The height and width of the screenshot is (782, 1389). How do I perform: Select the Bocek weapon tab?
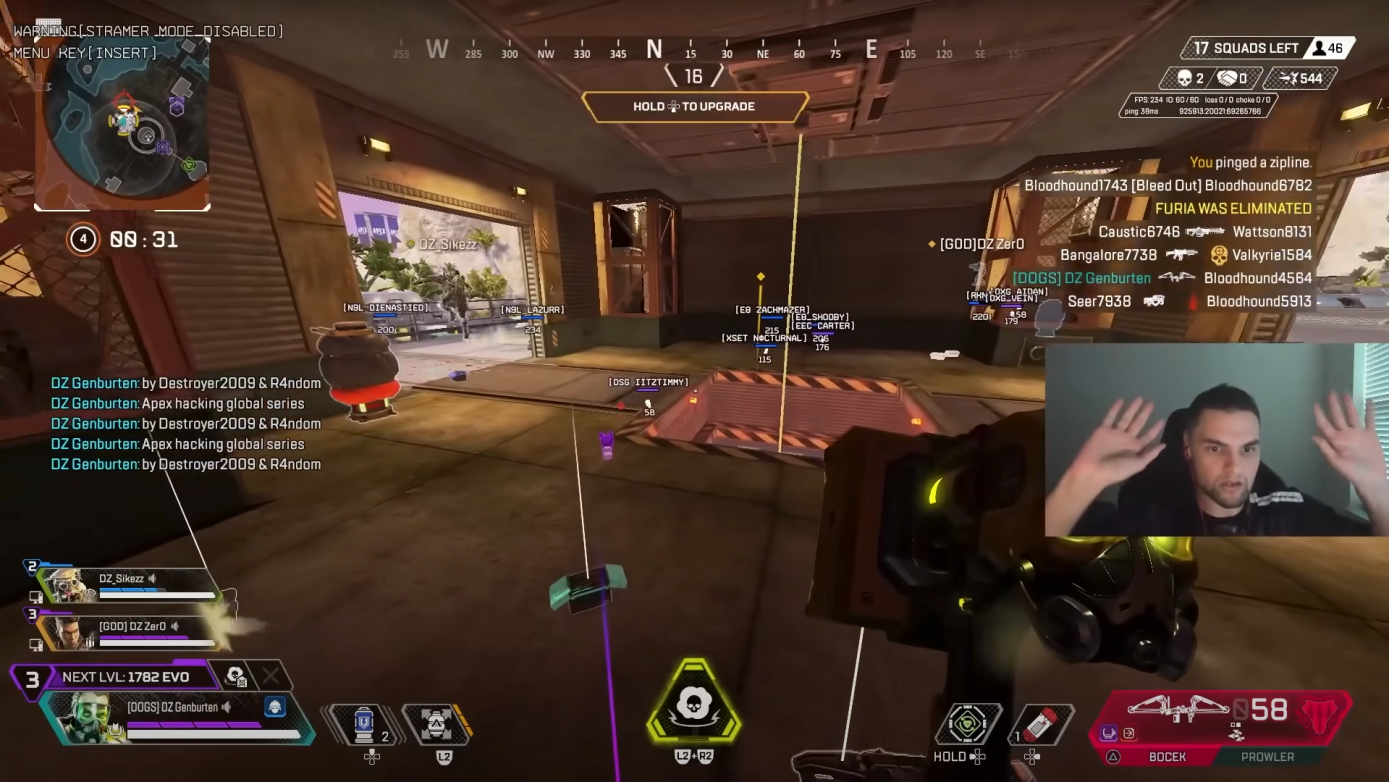tap(1168, 757)
